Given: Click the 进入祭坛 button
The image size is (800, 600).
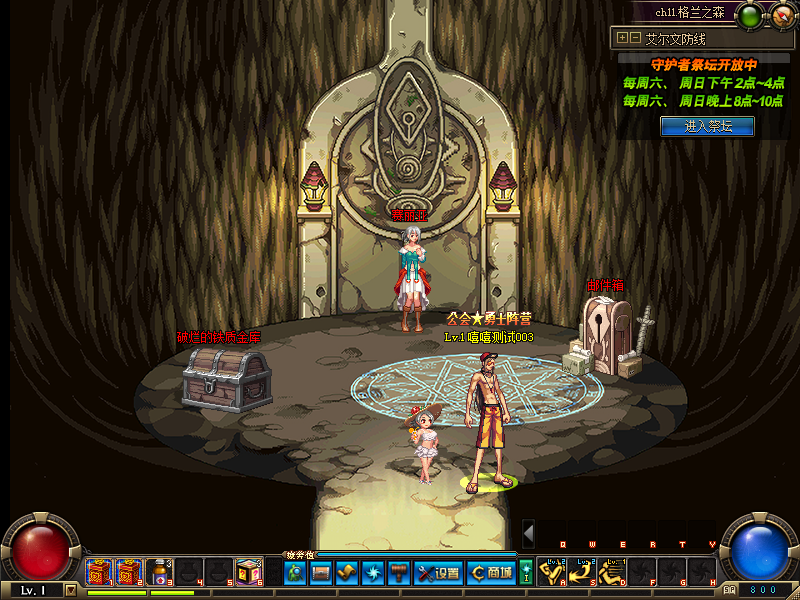Looking at the screenshot, I should pos(707,126).
